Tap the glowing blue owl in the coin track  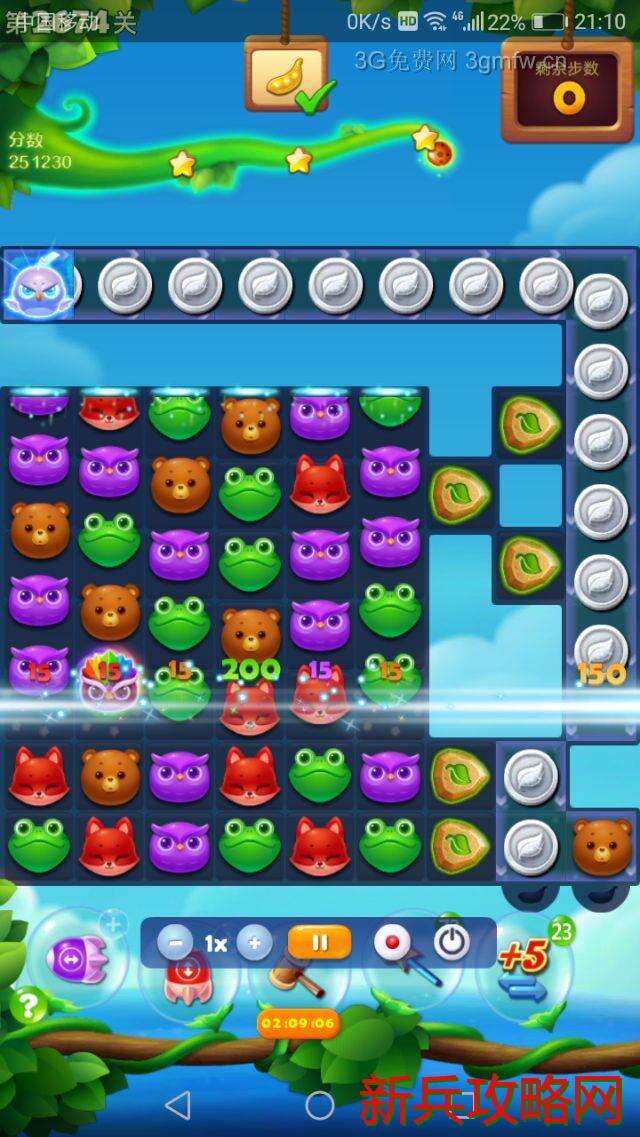click(x=36, y=286)
